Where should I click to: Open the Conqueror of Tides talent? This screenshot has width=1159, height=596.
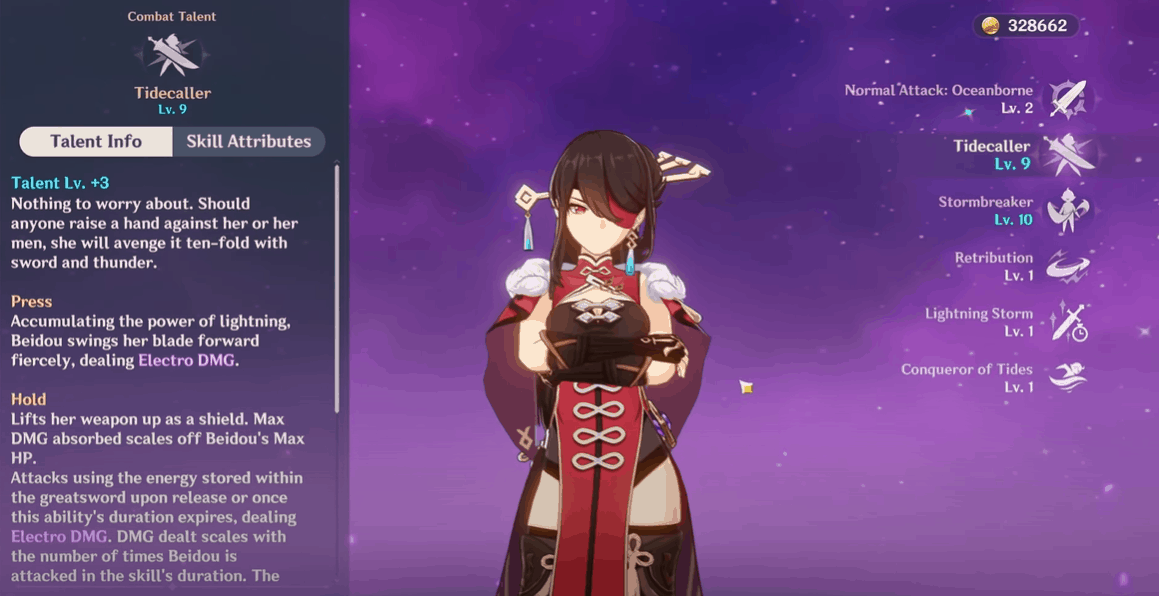tap(1067, 377)
